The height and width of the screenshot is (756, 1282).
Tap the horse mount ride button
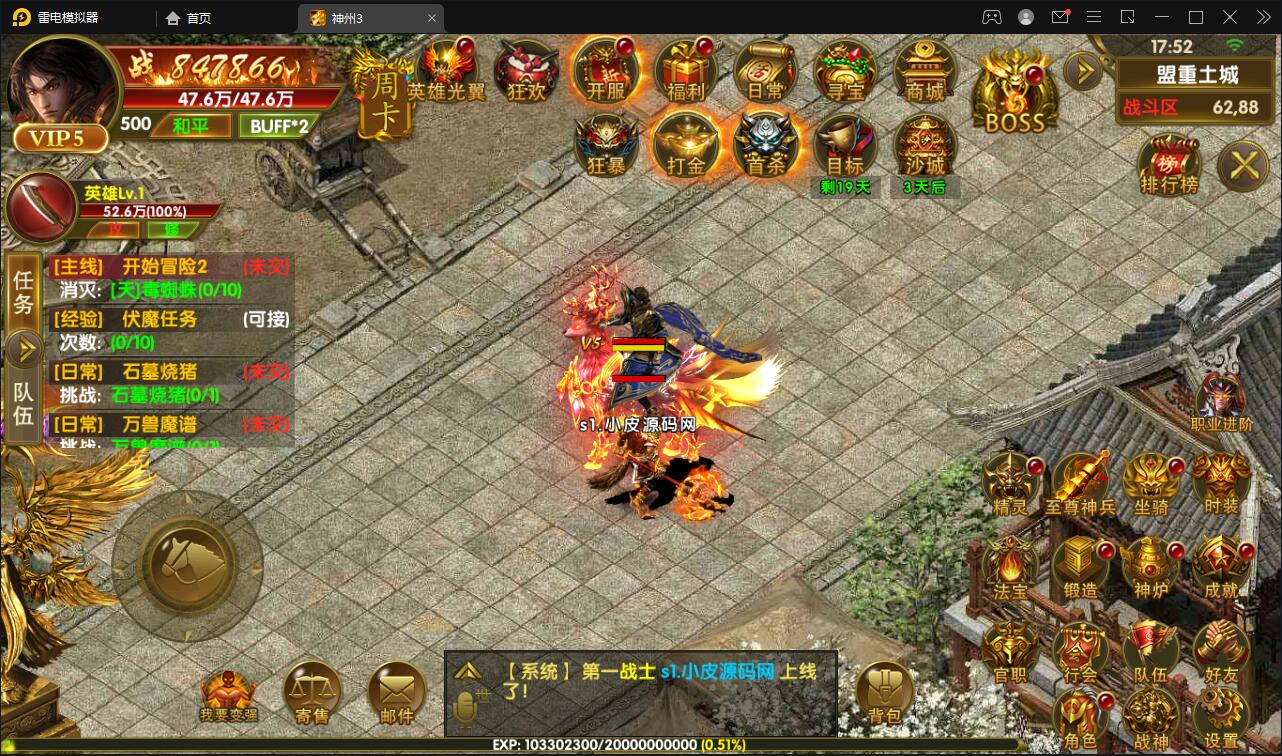tap(187, 565)
